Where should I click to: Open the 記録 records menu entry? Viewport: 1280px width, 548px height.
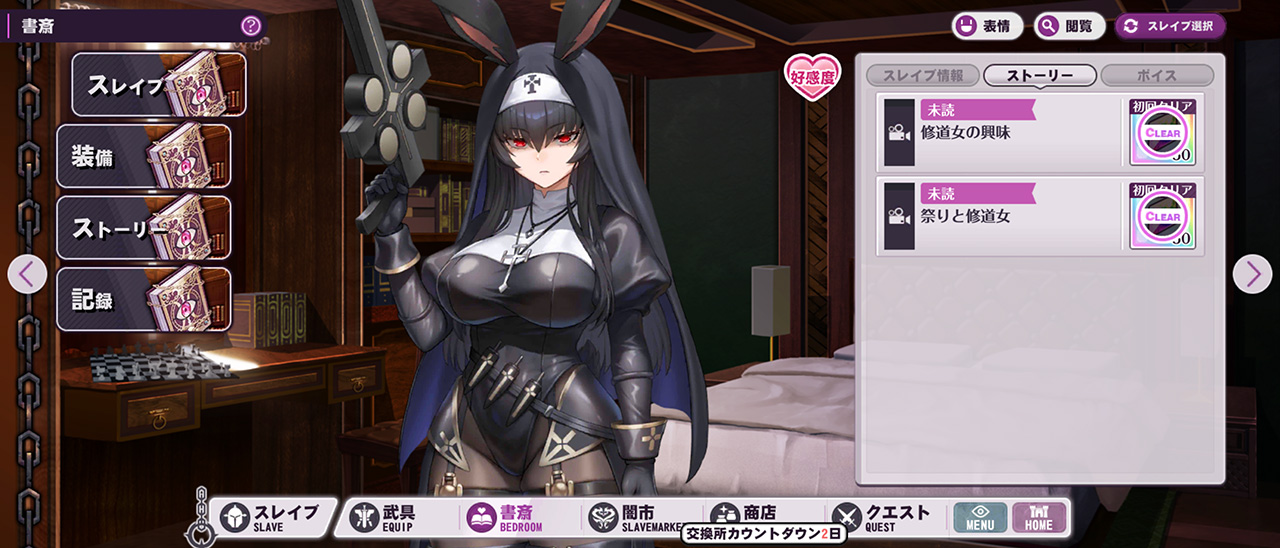click(x=143, y=299)
